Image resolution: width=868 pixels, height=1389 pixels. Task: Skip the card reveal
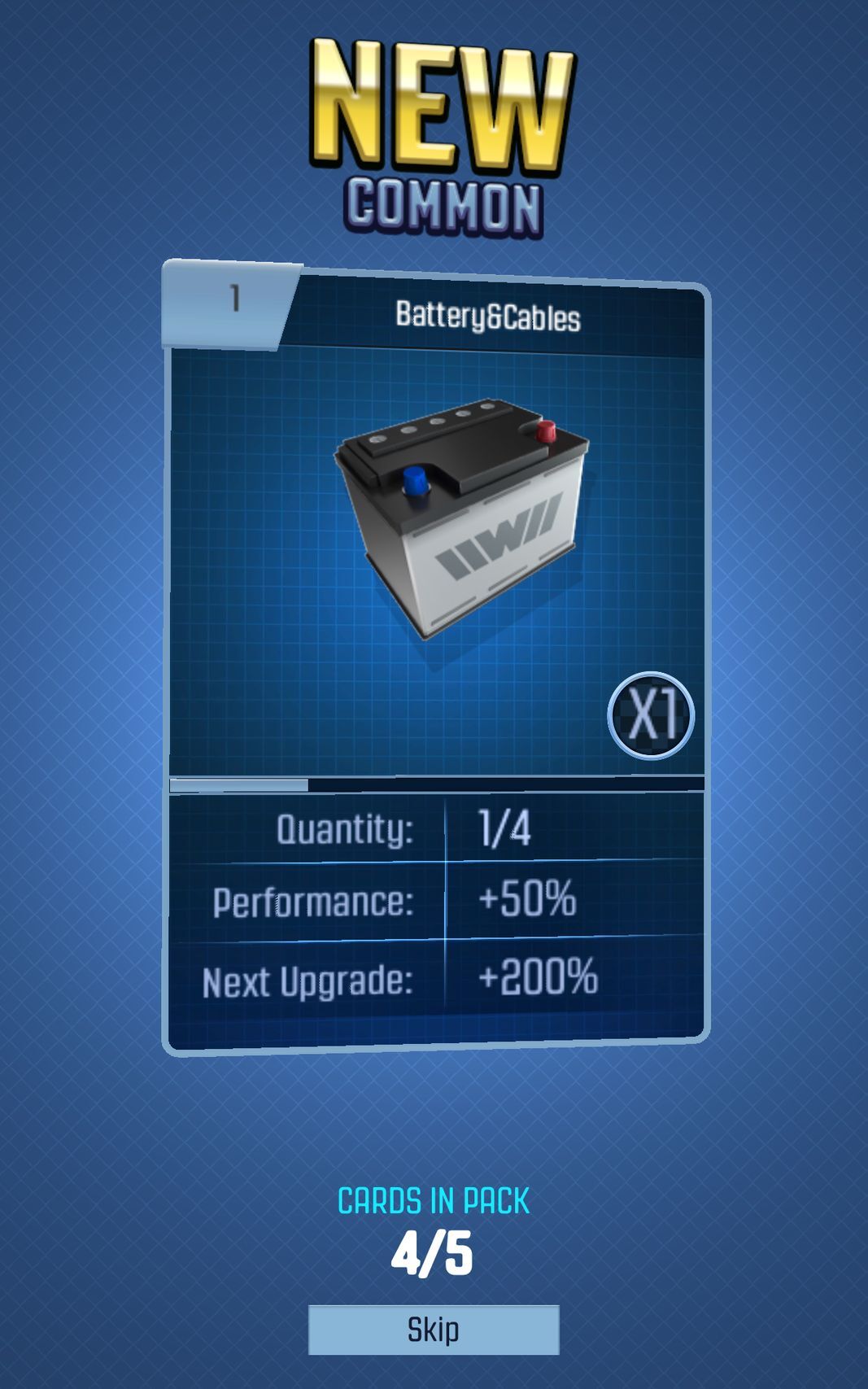[433, 1330]
